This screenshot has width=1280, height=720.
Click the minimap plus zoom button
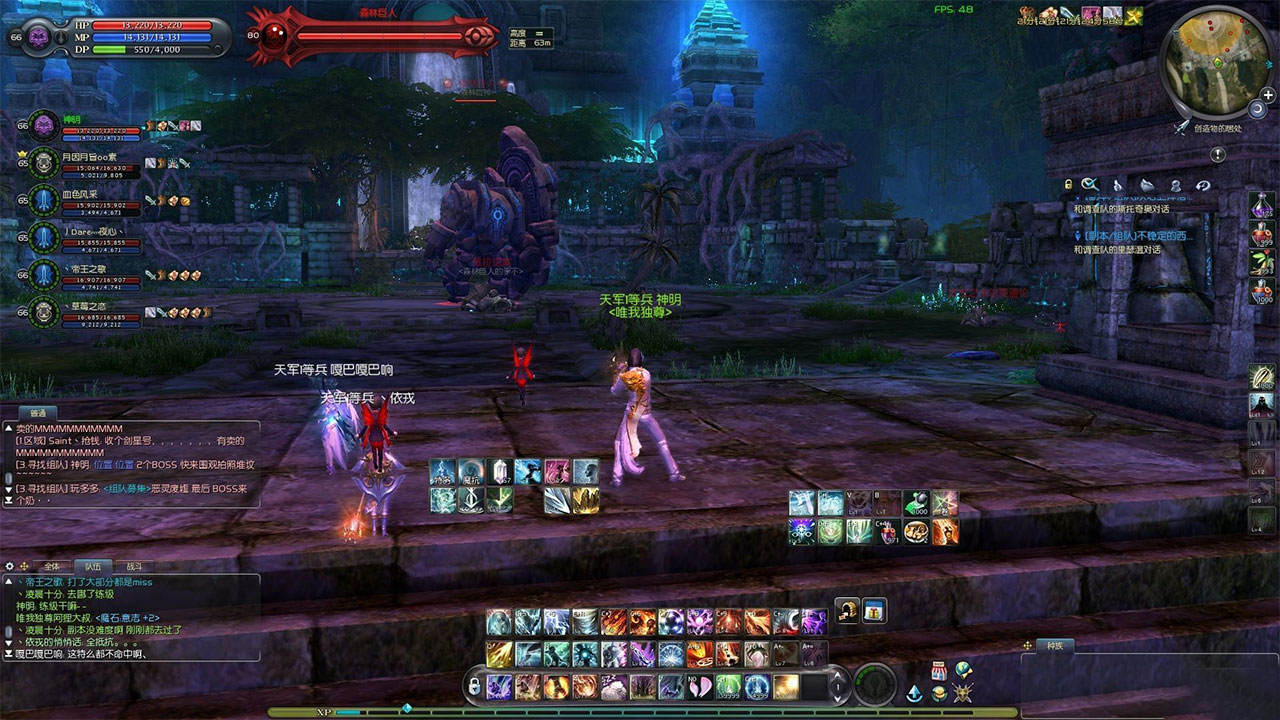click(1268, 95)
